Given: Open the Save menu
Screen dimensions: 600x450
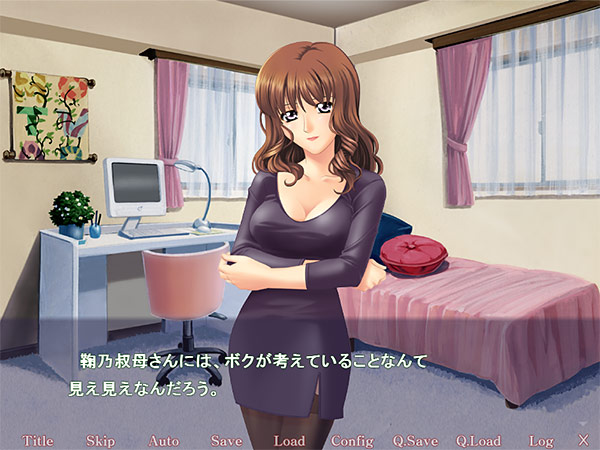Looking at the screenshot, I should coord(226,440).
